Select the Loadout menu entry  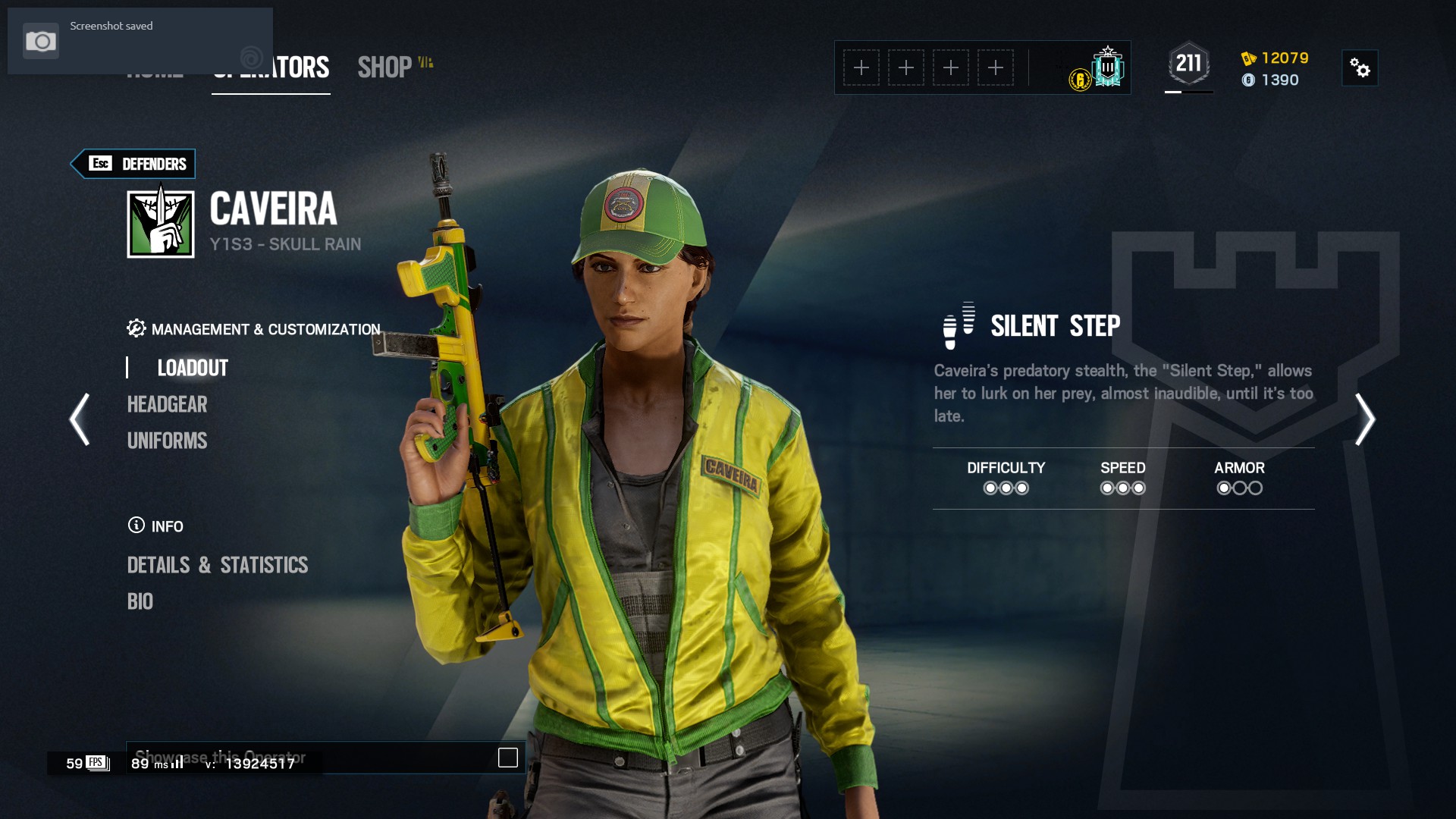[x=193, y=368]
